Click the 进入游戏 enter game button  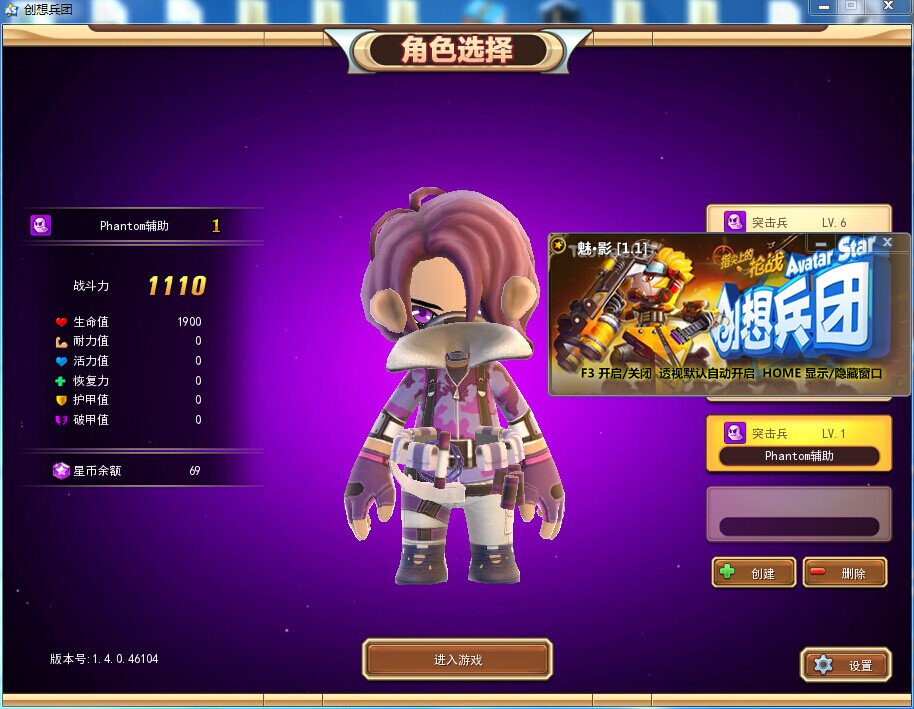(x=457, y=660)
